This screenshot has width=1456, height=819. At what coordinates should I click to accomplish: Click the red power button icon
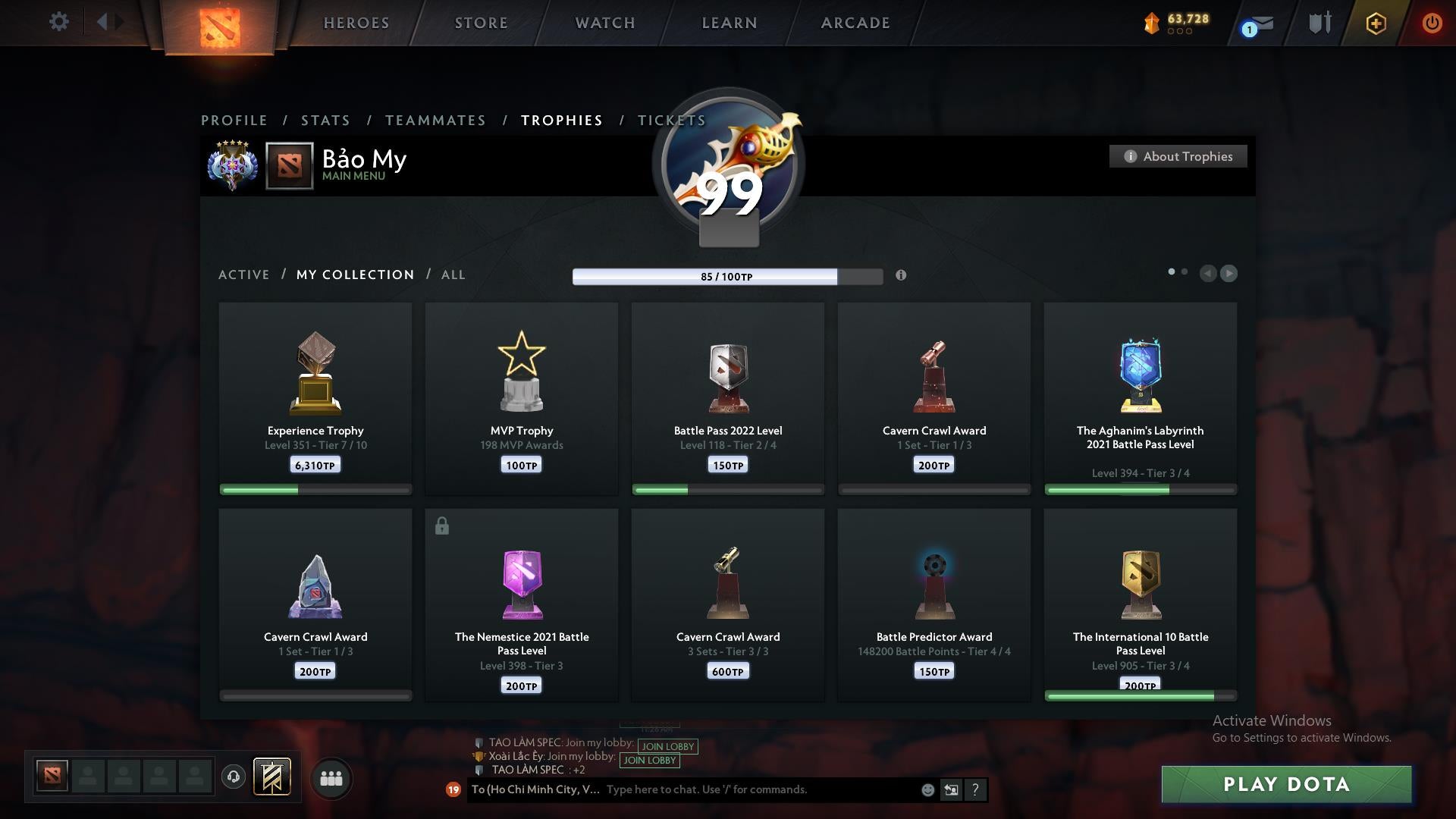[1432, 23]
